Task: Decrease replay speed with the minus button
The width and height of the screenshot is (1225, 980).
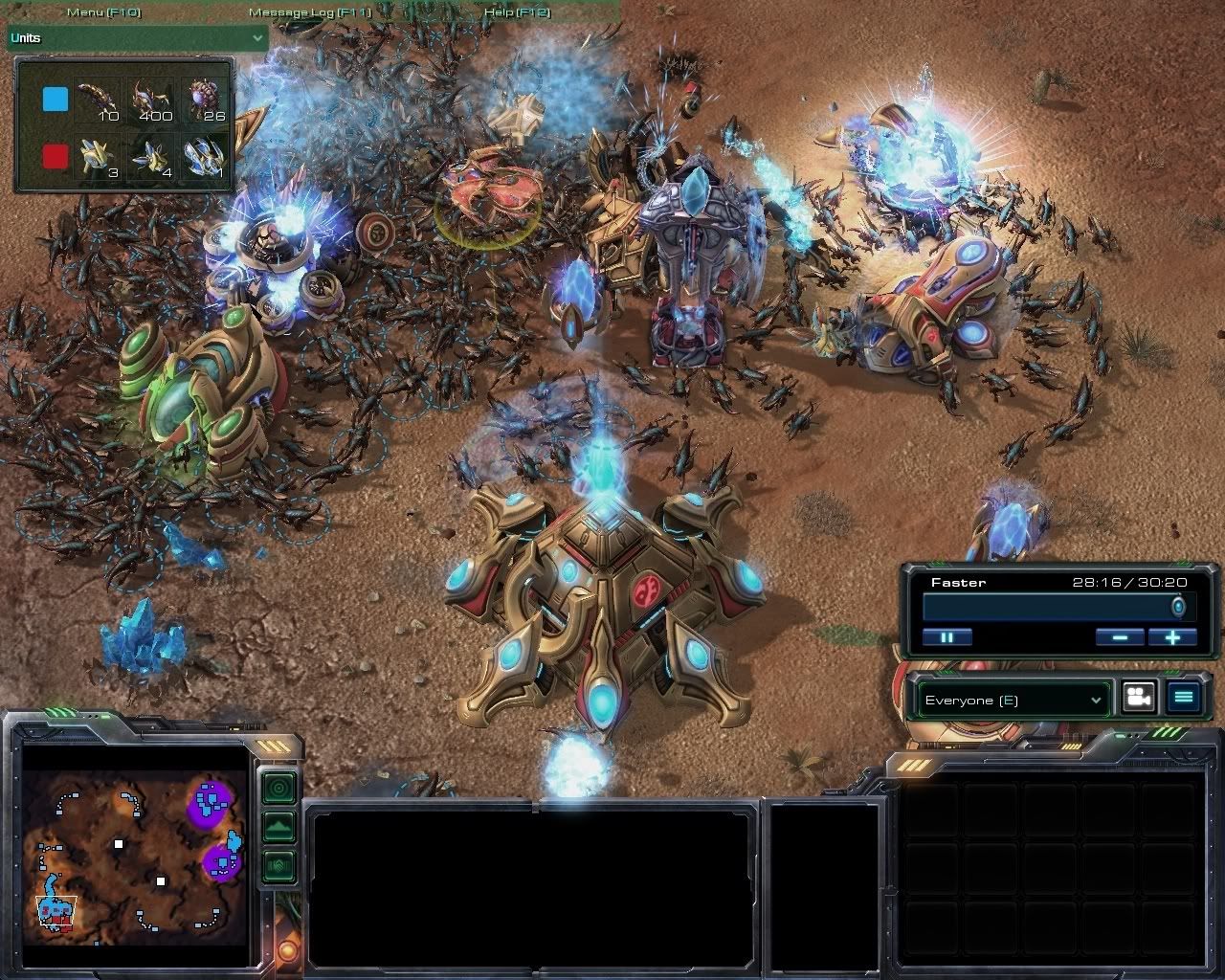Action: (1119, 636)
